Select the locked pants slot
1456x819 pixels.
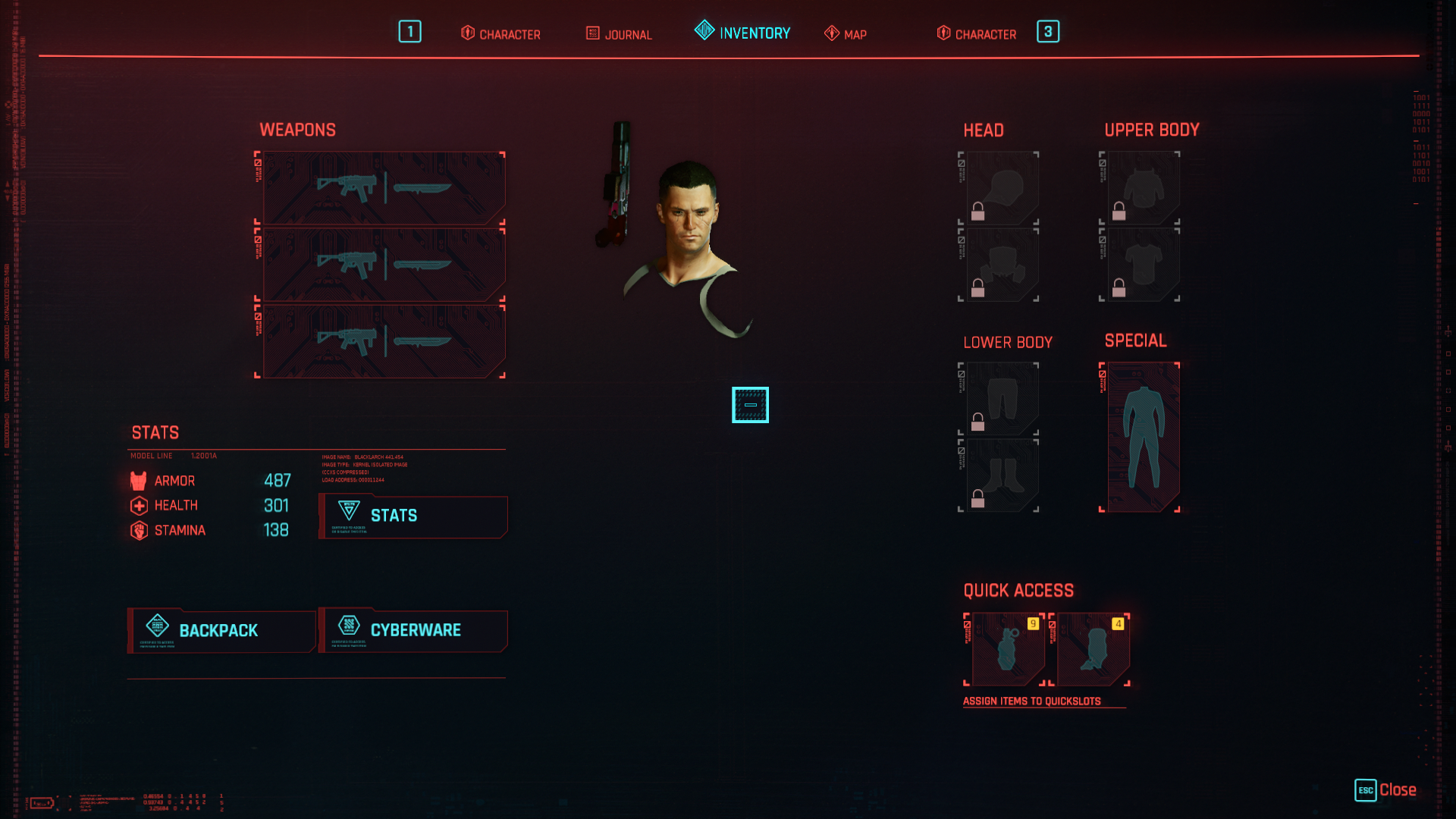[1001, 398]
